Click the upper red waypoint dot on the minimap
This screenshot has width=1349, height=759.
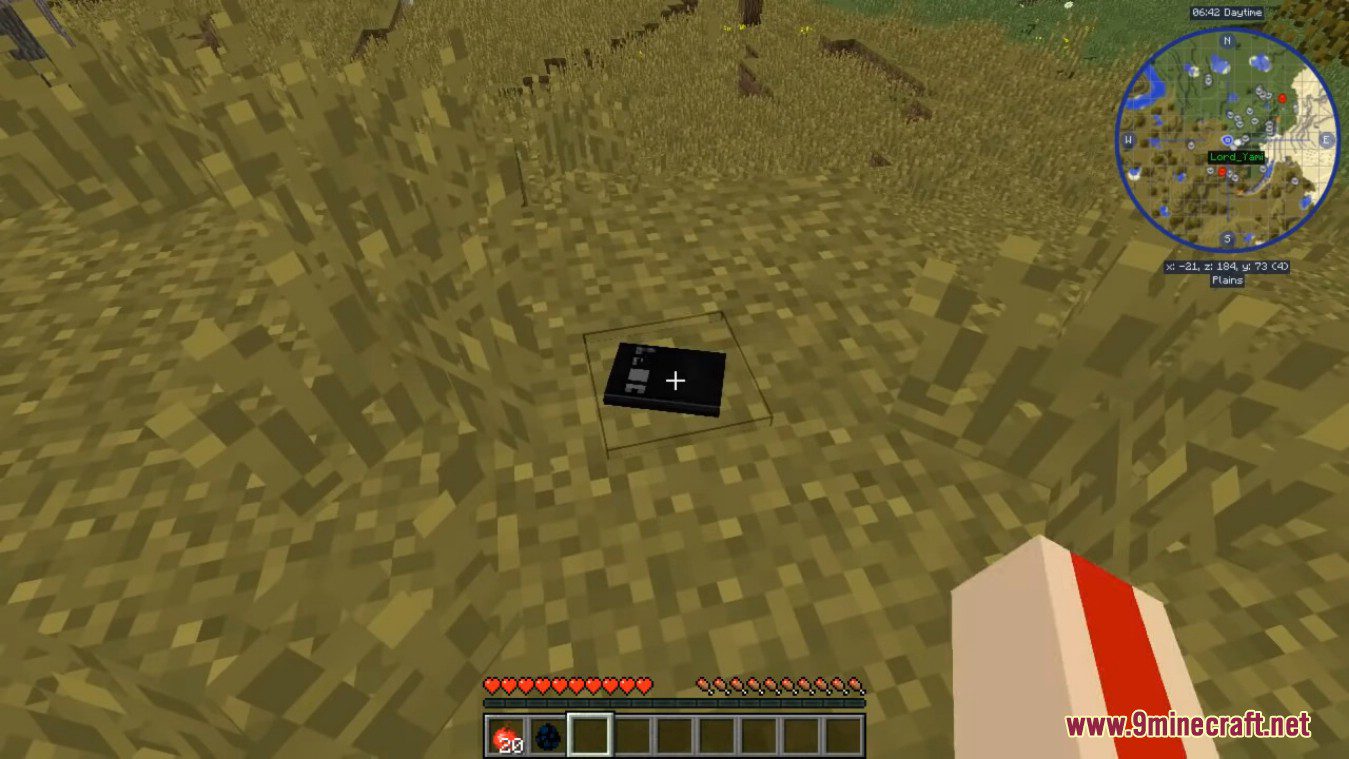point(1284,100)
